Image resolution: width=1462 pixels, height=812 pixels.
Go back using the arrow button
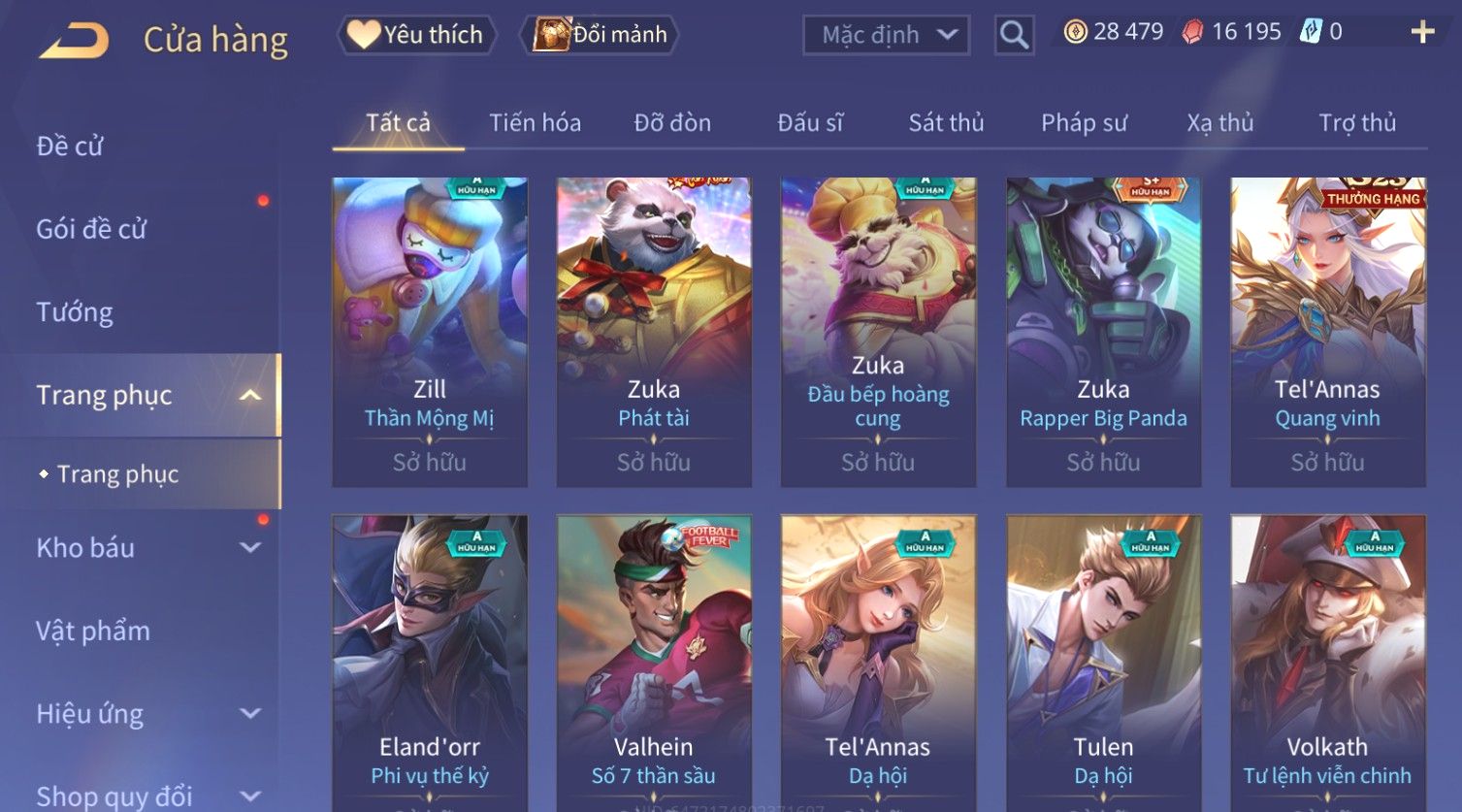(x=74, y=41)
